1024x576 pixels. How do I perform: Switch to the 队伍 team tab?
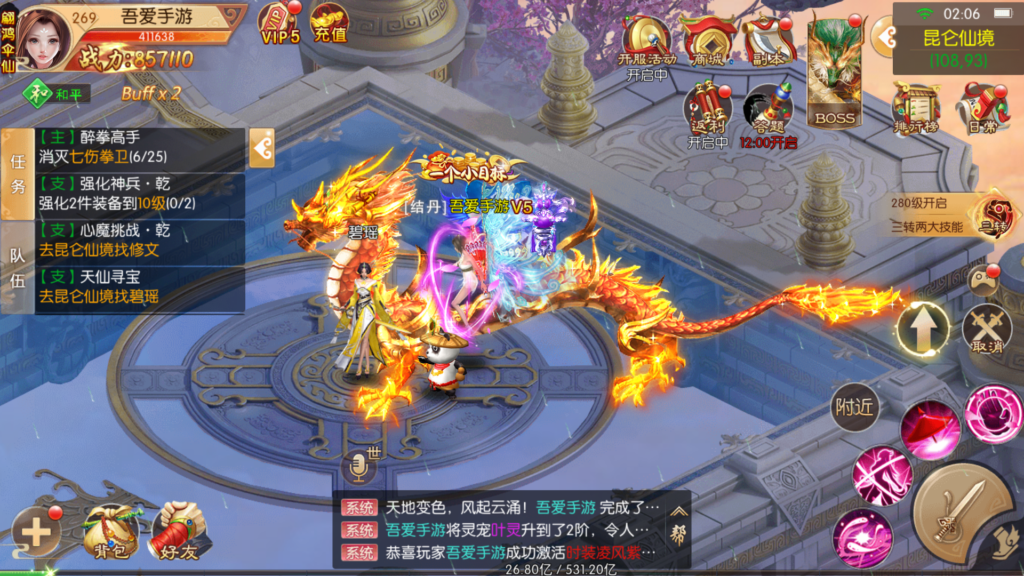(x=17, y=267)
